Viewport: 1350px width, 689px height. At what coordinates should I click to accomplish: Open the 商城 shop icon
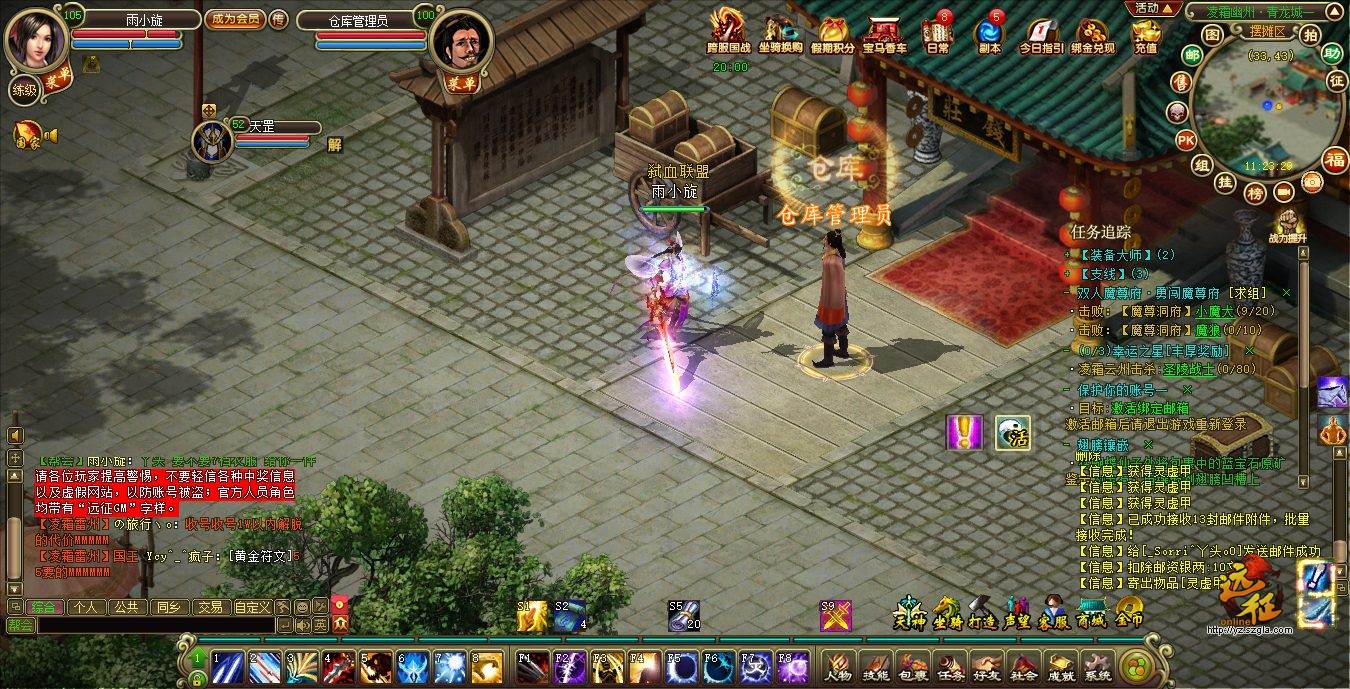click(x=1091, y=613)
